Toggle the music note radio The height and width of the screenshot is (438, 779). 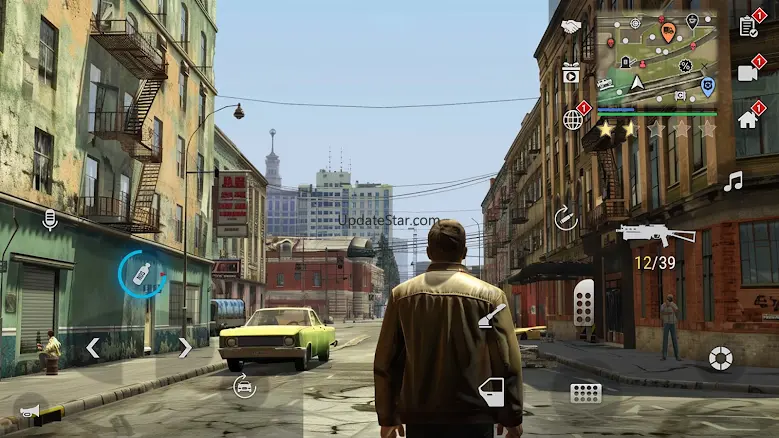[733, 181]
